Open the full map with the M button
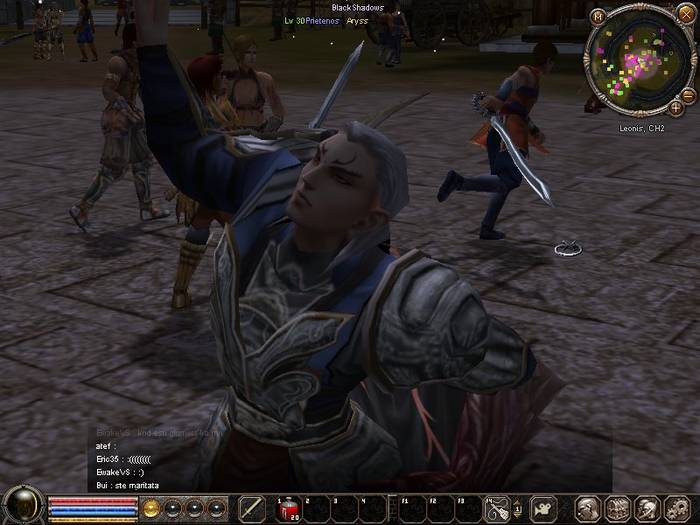Image resolution: width=700 pixels, height=525 pixels. click(x=597, y=17)
